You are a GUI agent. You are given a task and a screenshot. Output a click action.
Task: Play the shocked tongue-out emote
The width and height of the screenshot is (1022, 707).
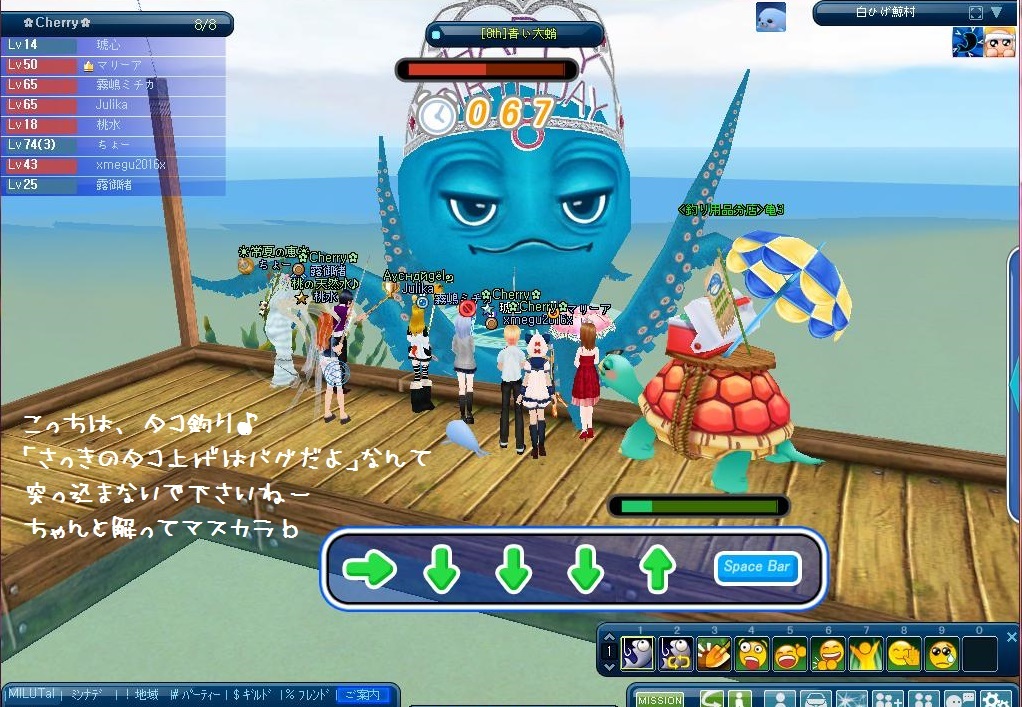[x=753, y=654]
